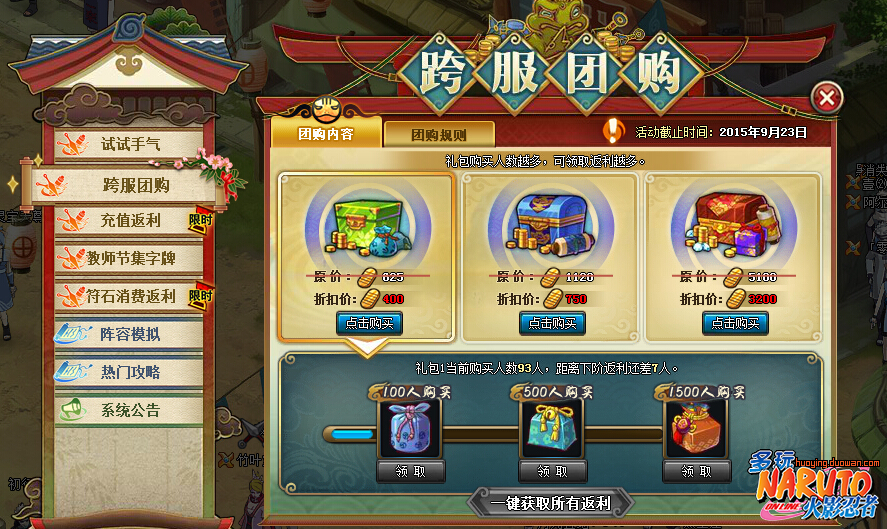The height and width of the screenshot is (529, 887).
Task: Open the 充值返利 event entry
Action: [130, 220]
